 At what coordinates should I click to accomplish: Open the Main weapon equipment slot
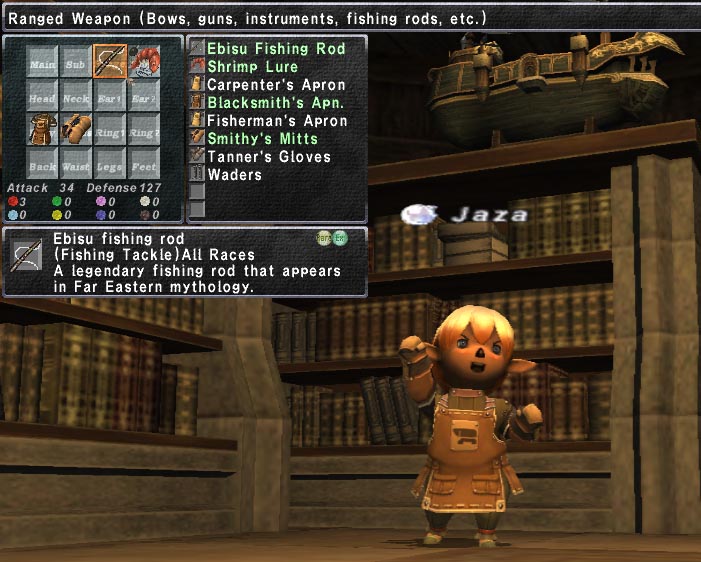[x=43, y=62]
